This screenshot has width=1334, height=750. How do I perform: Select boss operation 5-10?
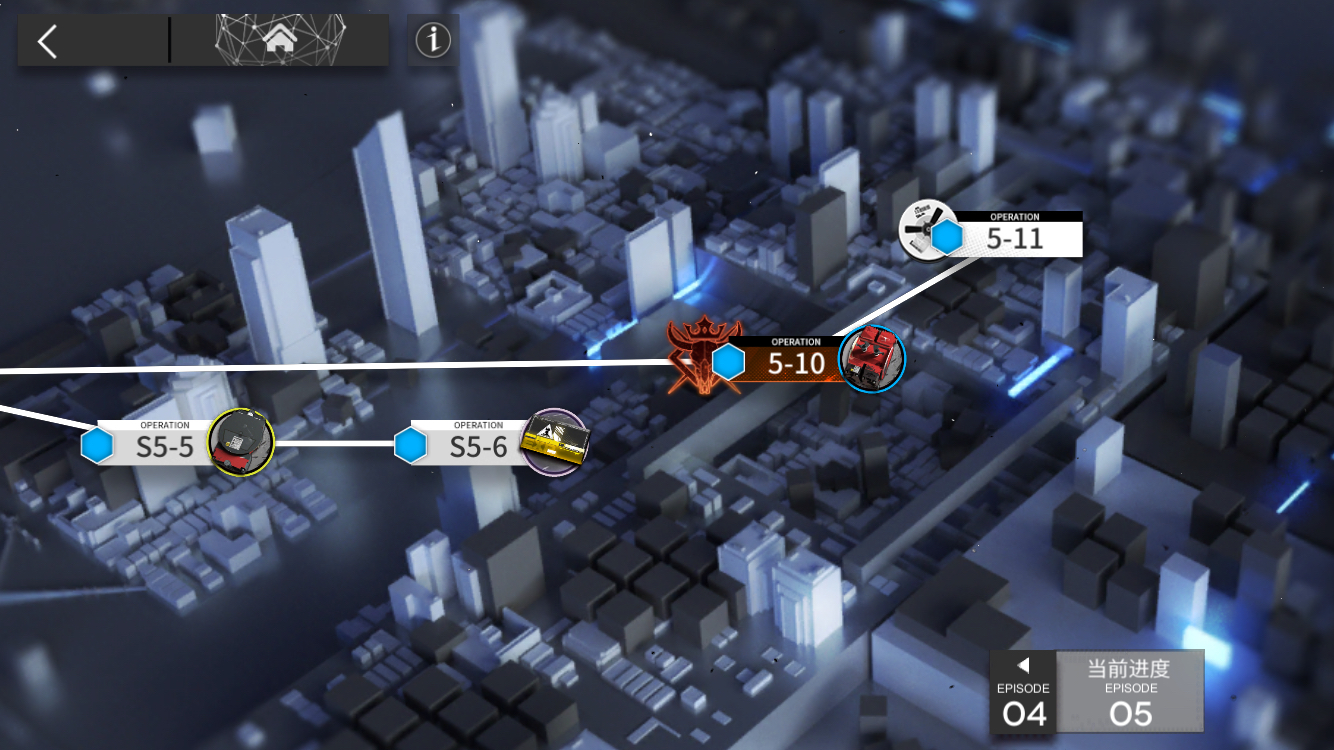tap(794, 361)
